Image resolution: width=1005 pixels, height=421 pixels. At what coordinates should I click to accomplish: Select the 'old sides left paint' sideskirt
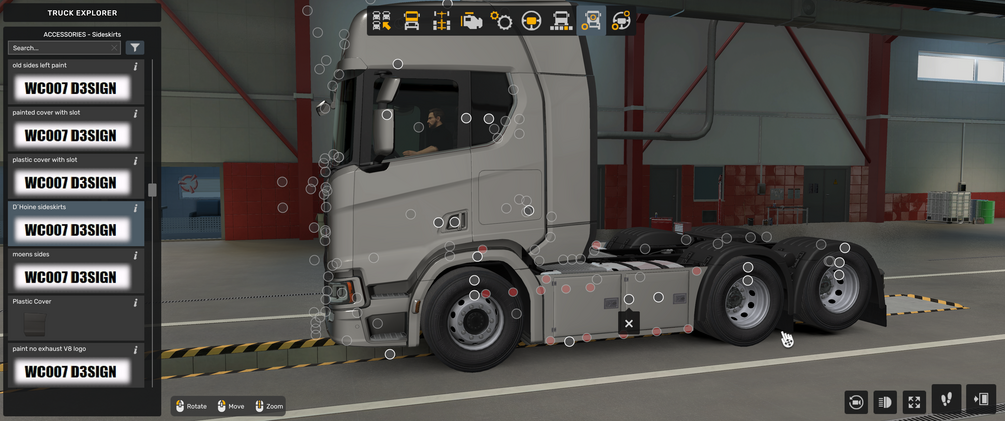pyautogui.click(x=71, y=89)
